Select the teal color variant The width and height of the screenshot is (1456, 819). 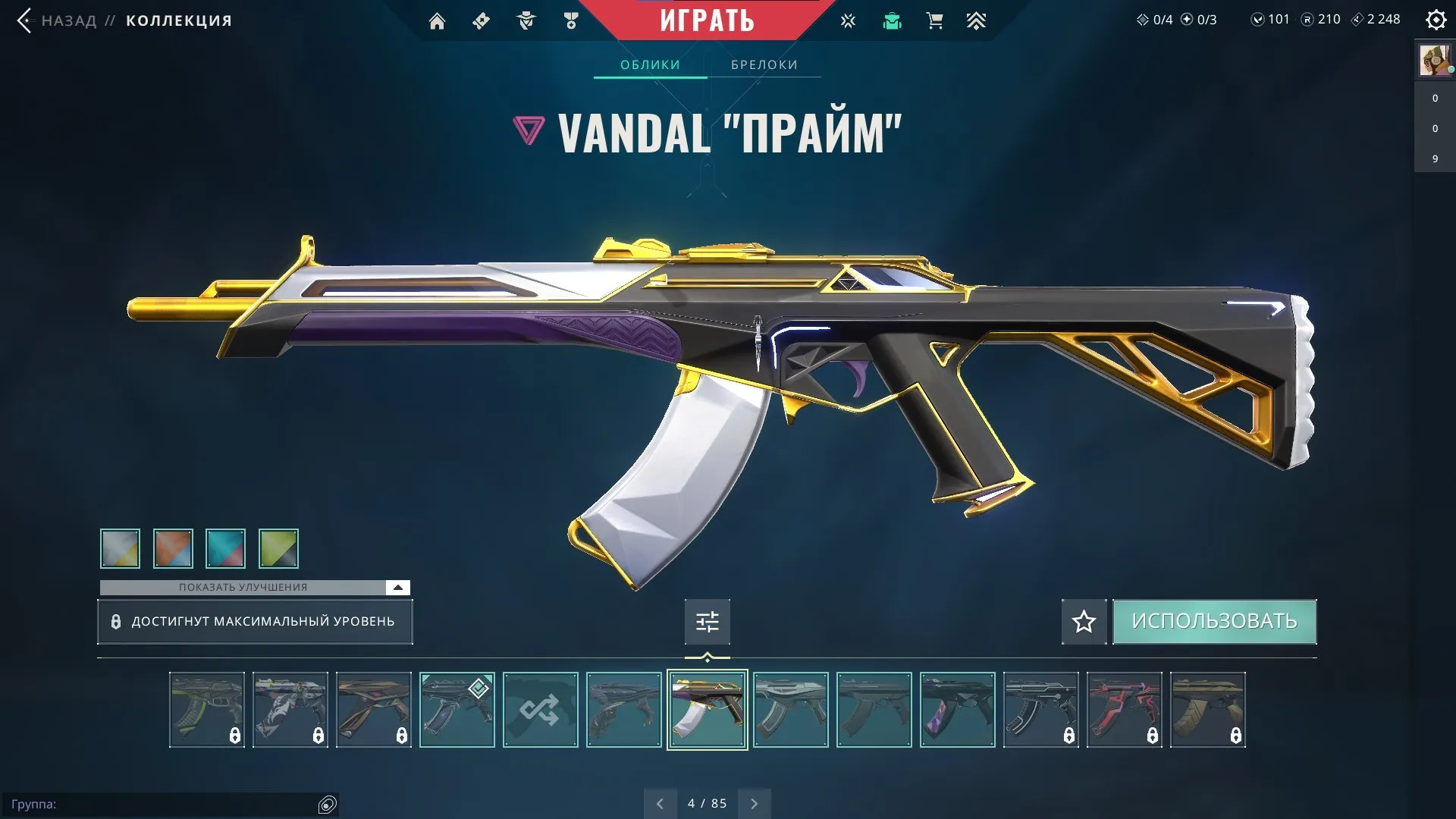click(x=225, y=548)
